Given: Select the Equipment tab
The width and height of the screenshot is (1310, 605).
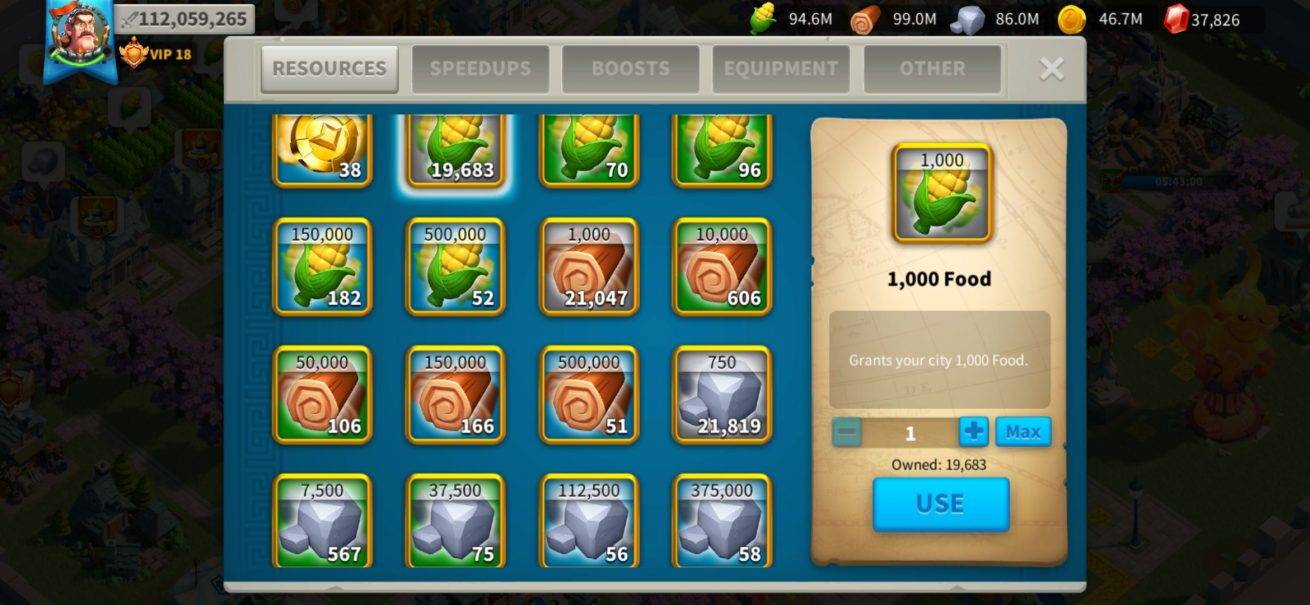Looking at the screenshot, I should 781,69.
